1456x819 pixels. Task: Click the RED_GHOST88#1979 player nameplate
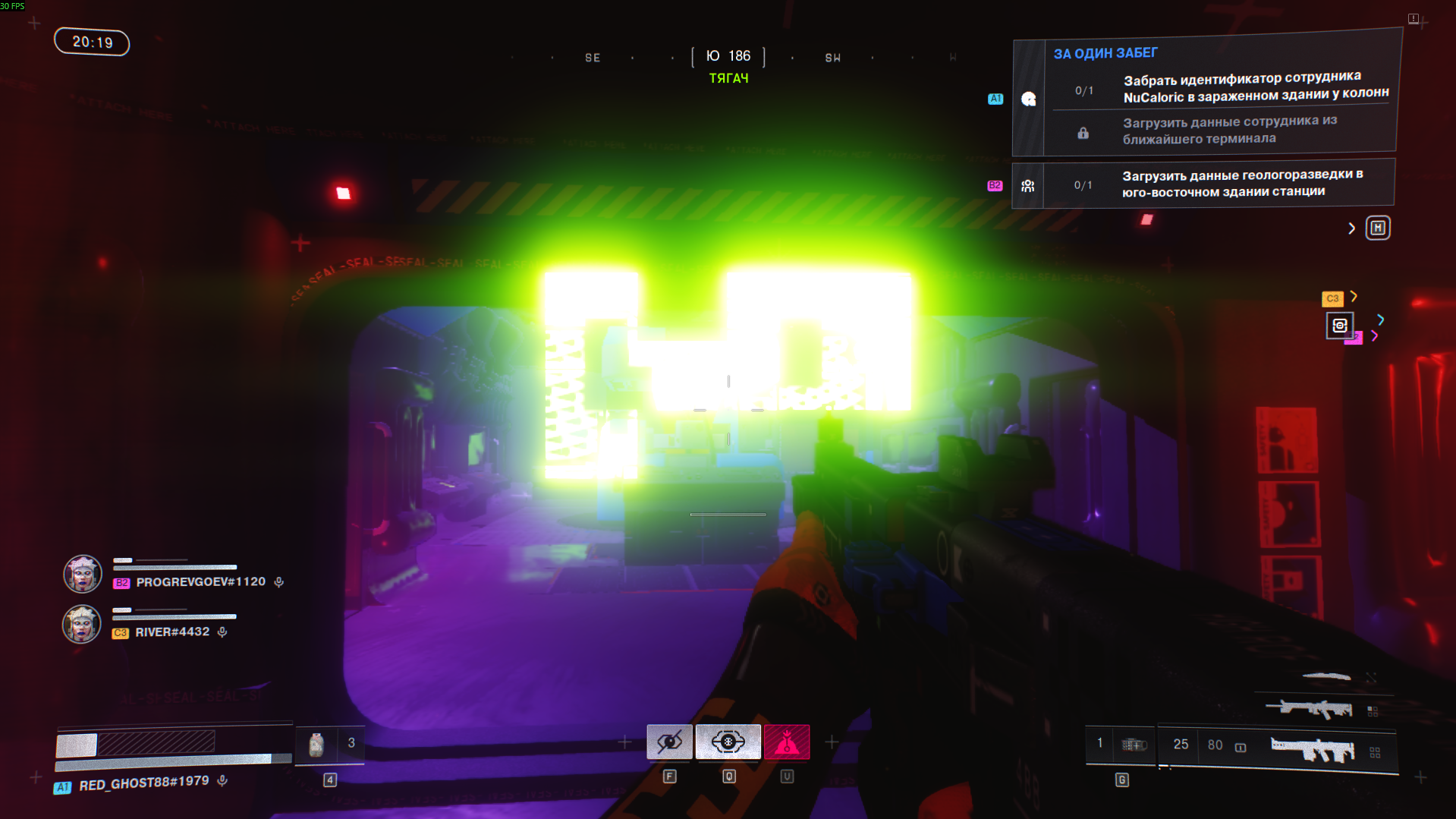[x=143, y=783]
